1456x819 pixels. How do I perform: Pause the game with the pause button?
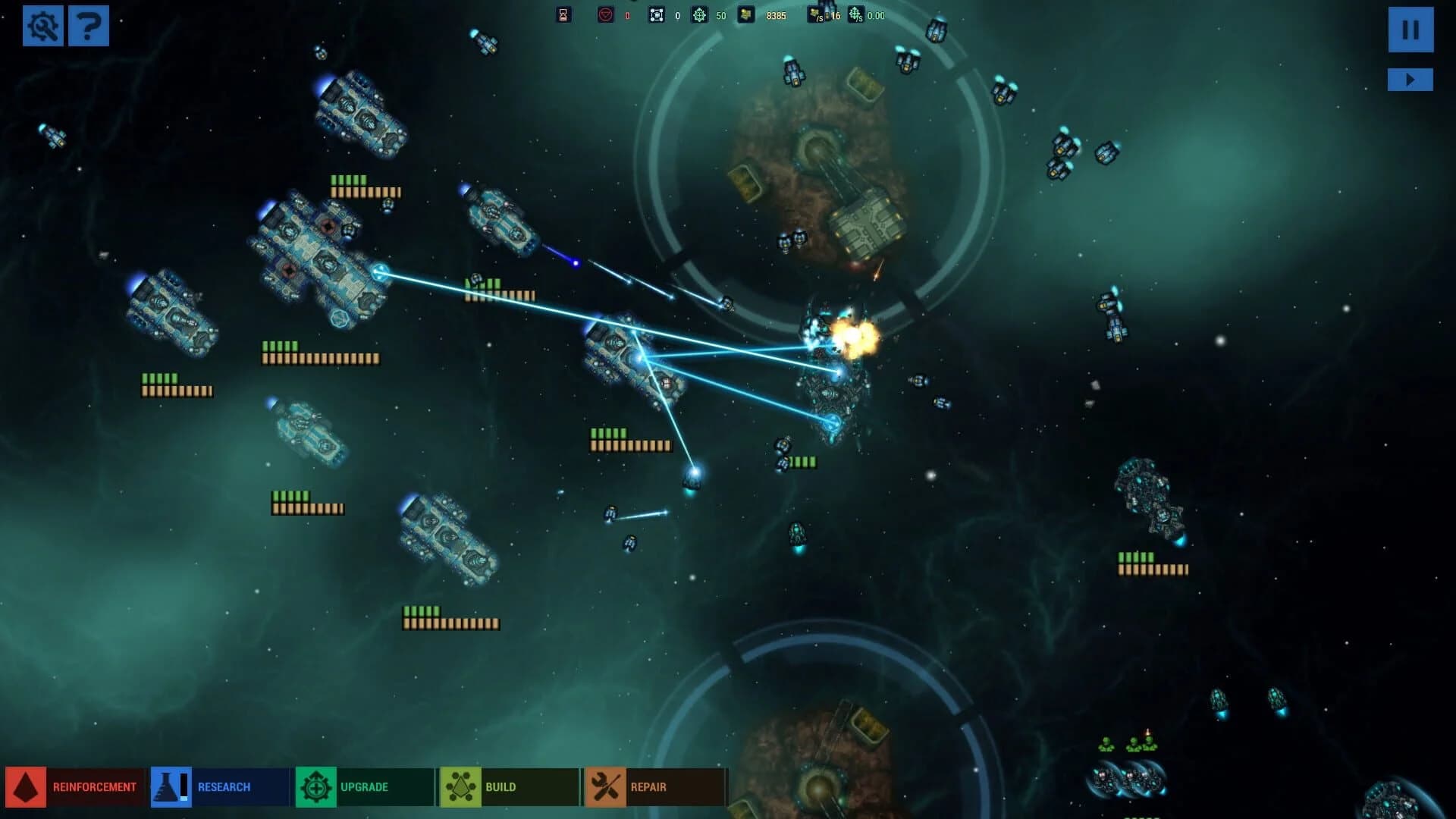pos(1410,30)
